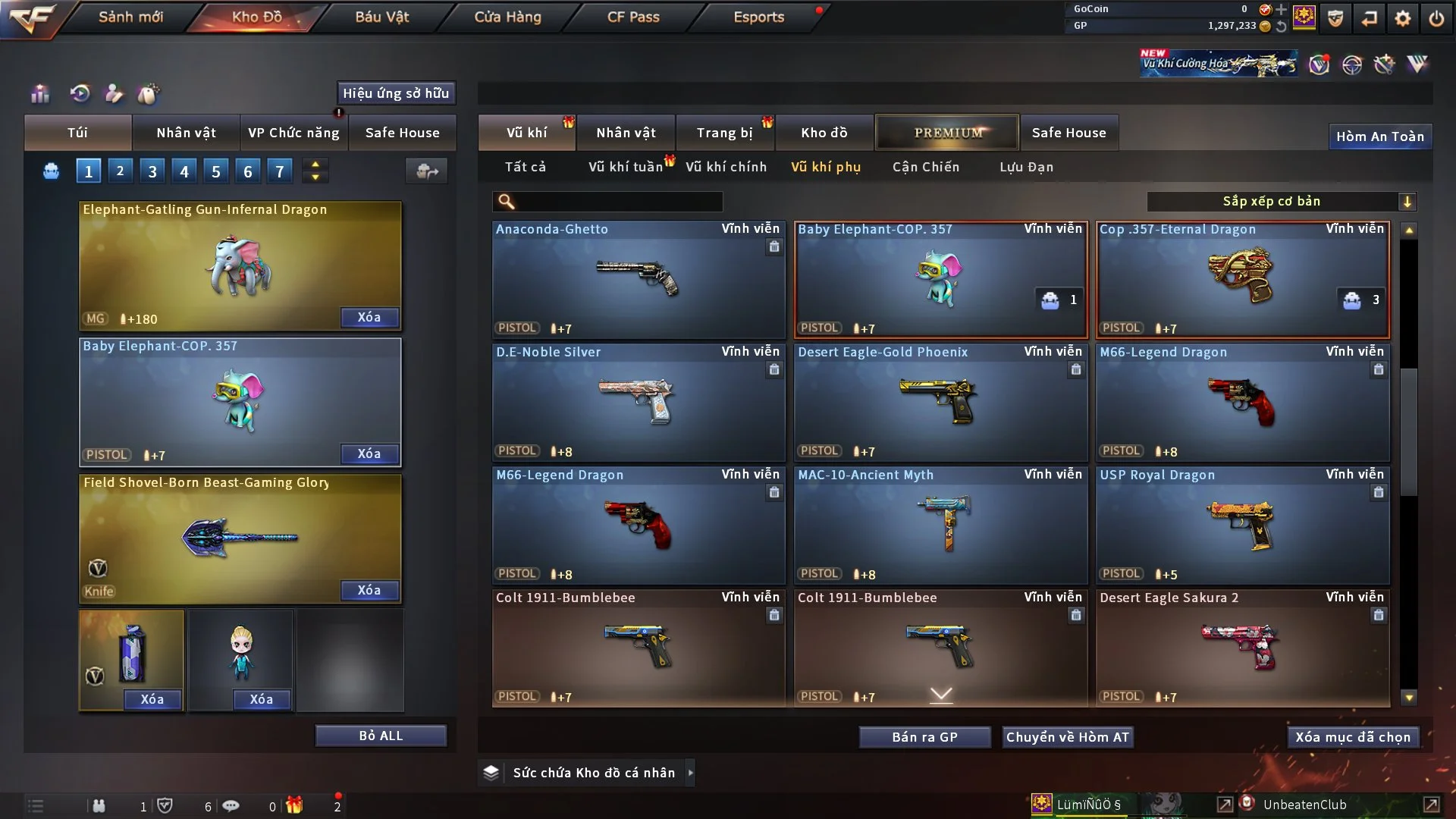Filter by Vũ khí chính
The width and height of the screenshot is (1456, 819).
point(726,167)
